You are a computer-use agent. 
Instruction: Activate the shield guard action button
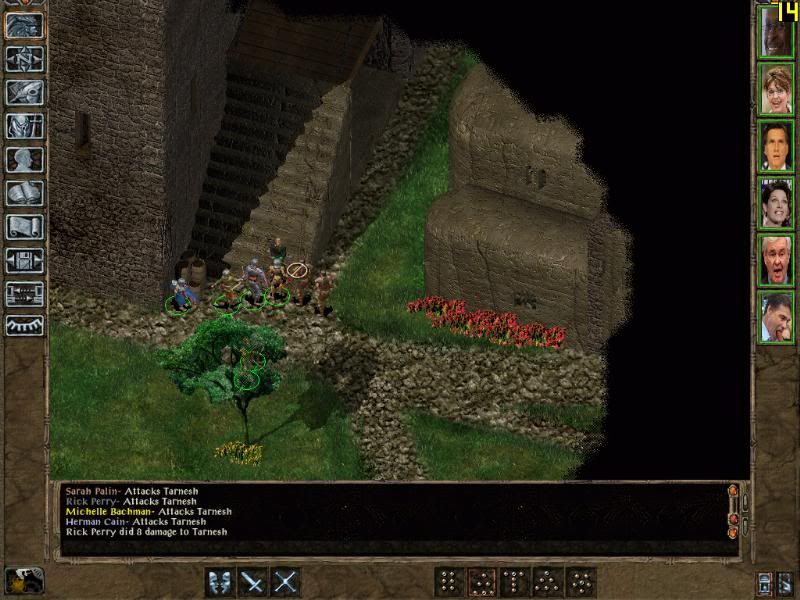(221, 581)
